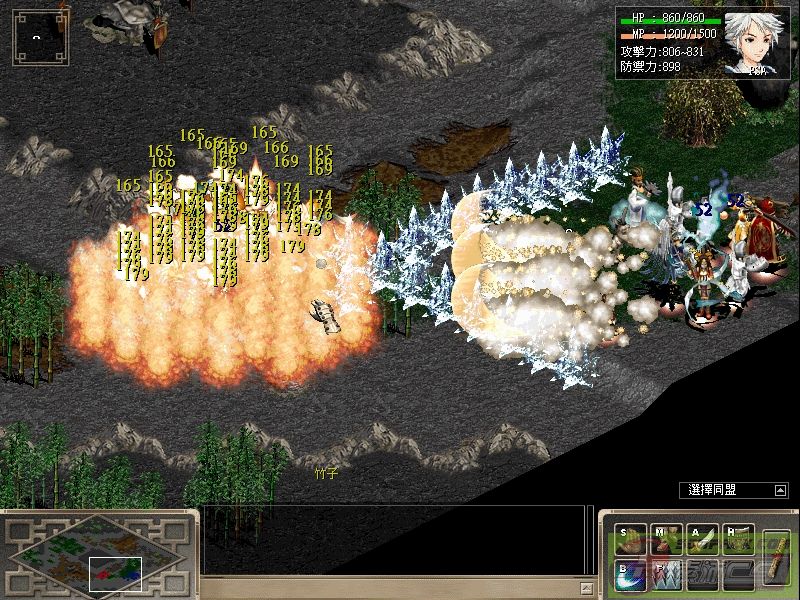Viewport: 800px width, 600px height.
Task: Activate the B blue crescent slash skill
Action: 630,573
